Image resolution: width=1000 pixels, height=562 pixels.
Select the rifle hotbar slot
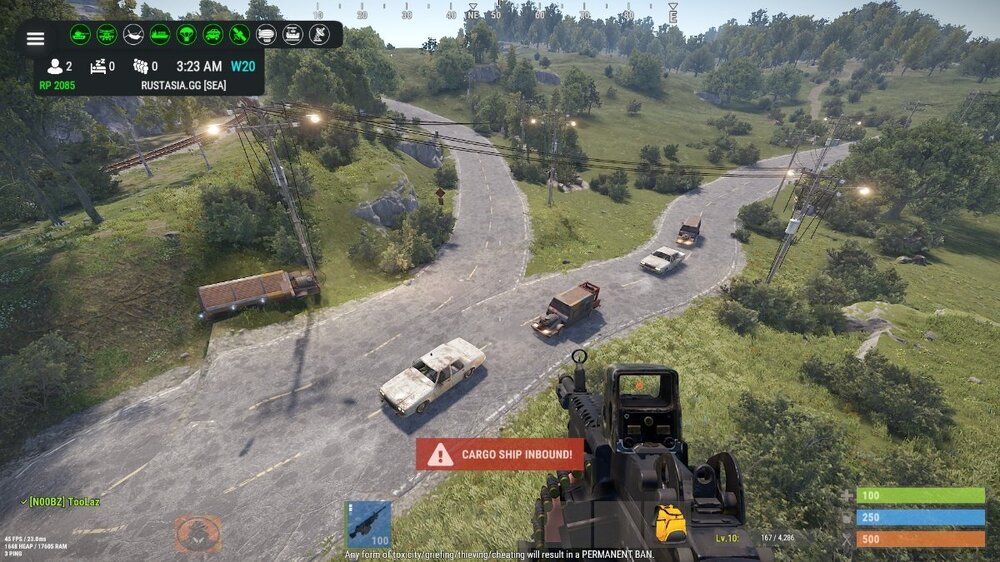click(x=368, y=524)
